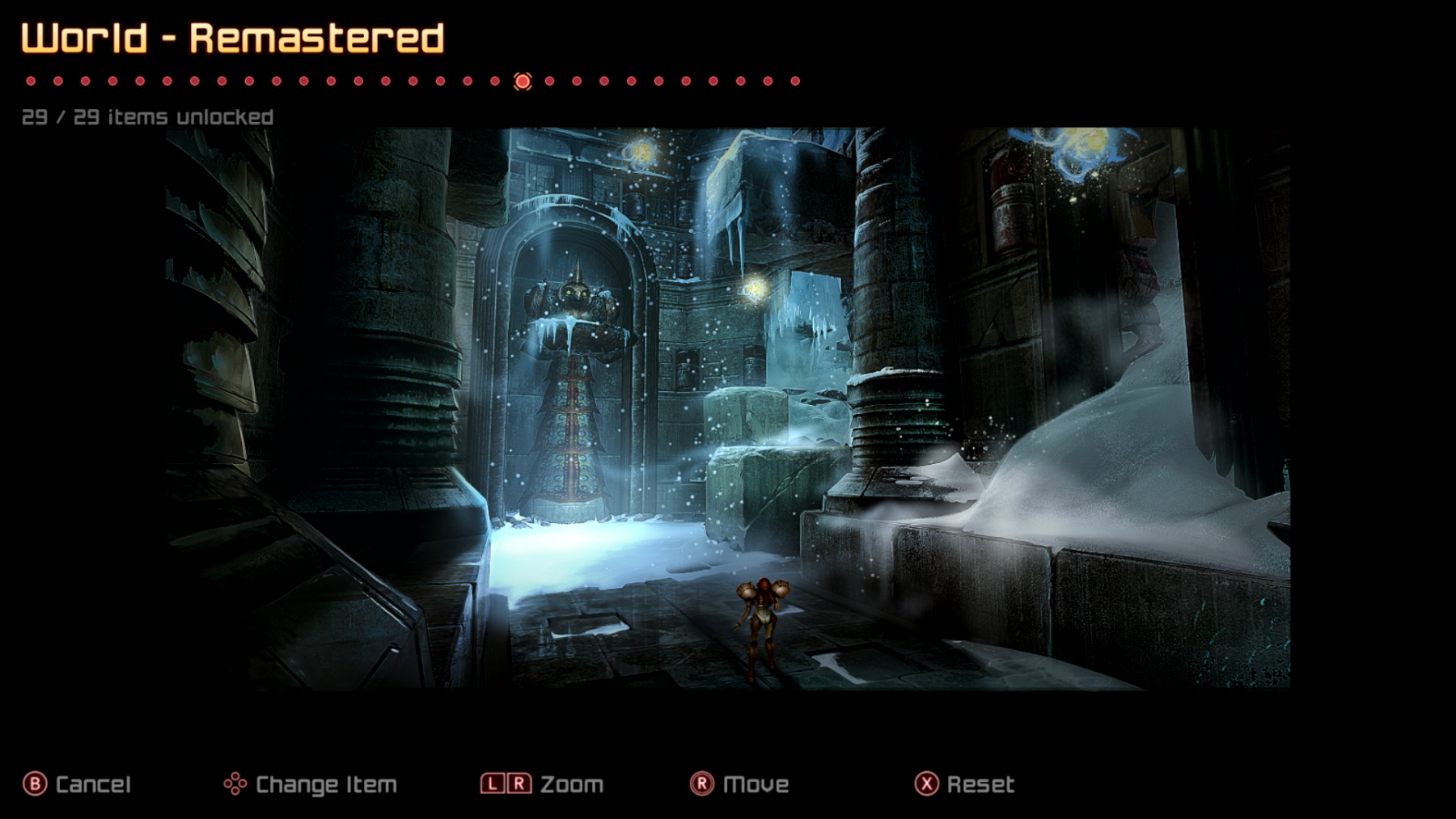Jump to the last gallery page dot
The image size is (1456, 819).
[795, 81]
